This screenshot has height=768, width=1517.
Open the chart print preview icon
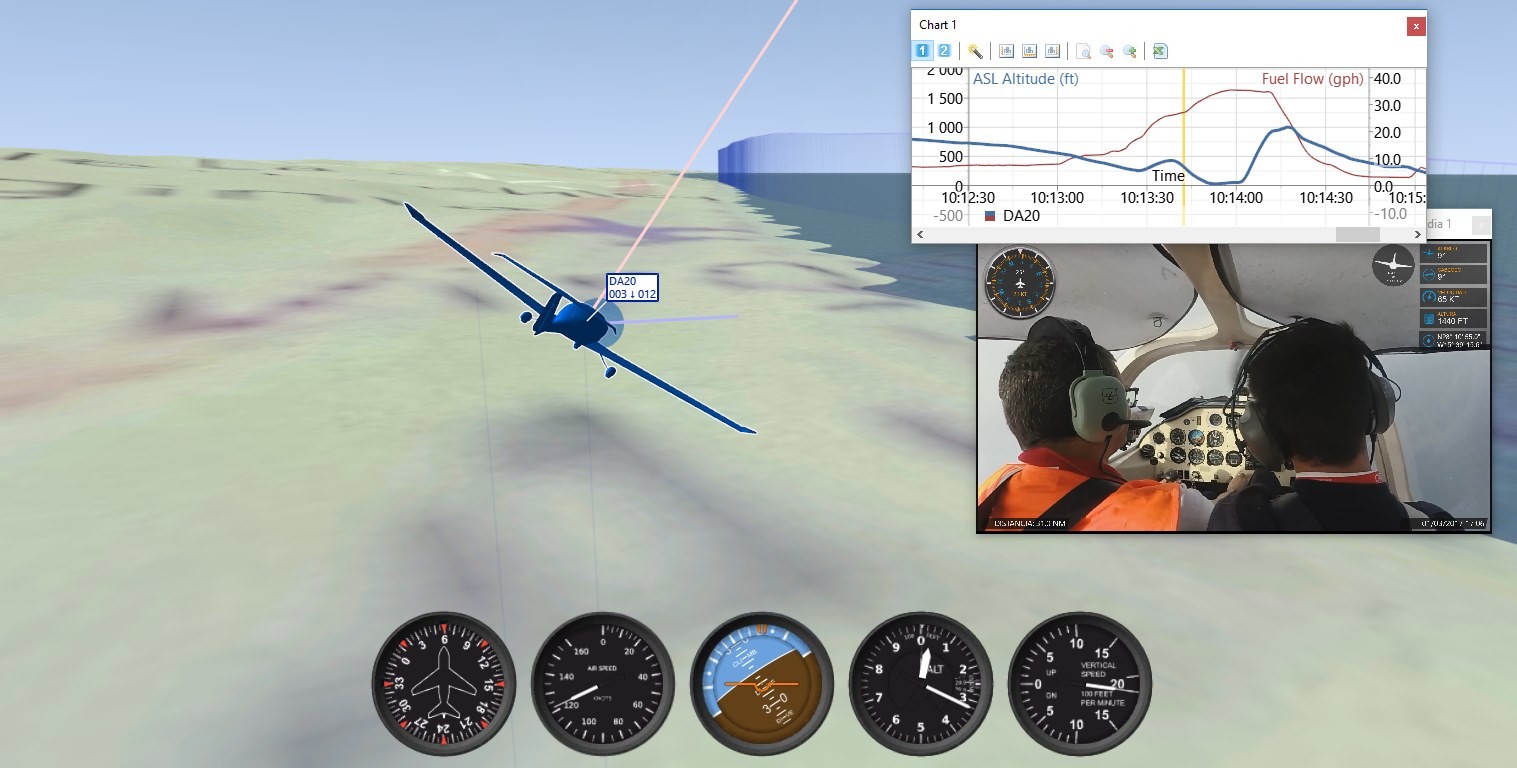point(1083,50)
